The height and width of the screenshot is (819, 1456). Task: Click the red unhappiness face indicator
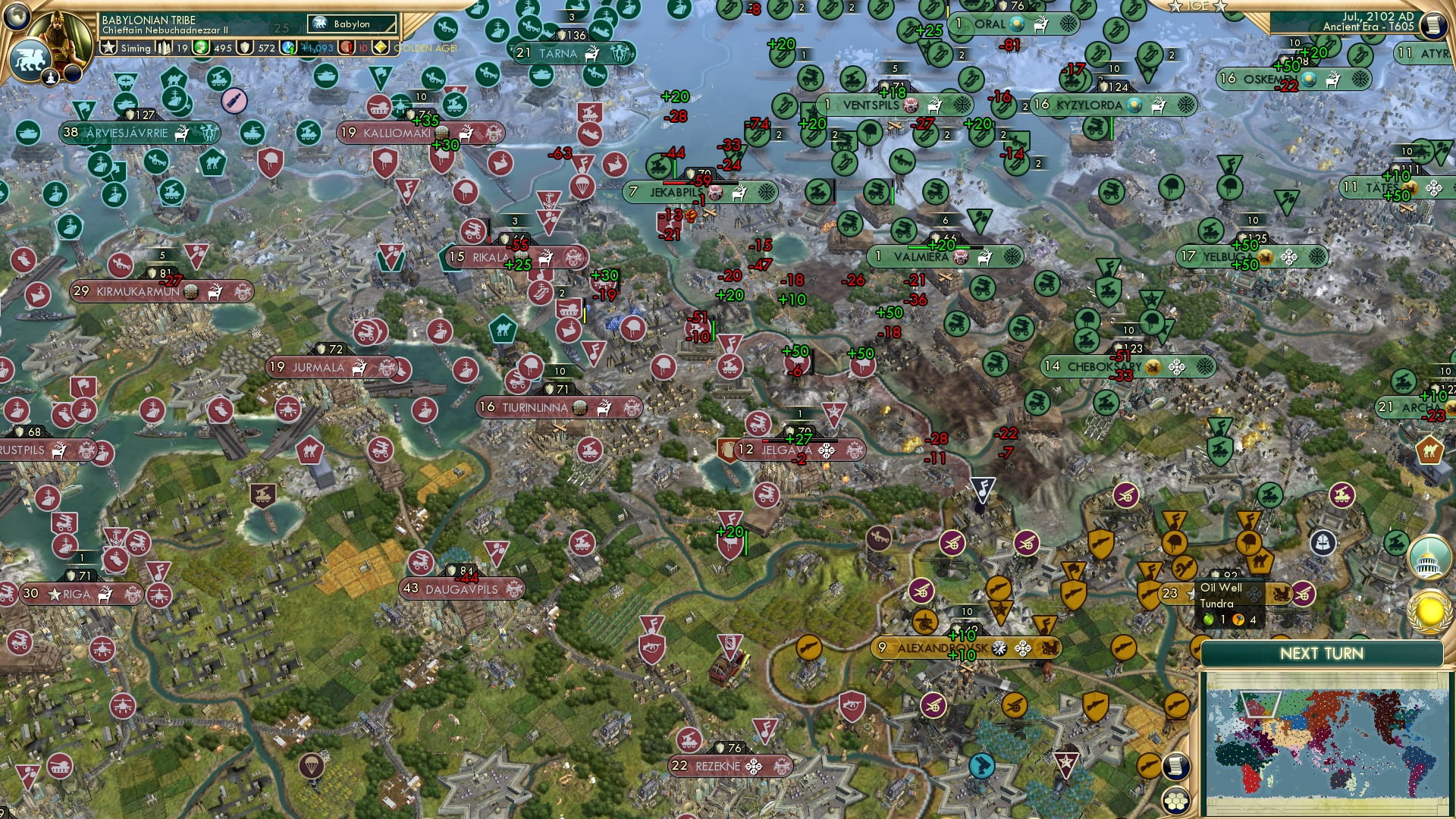[346, 48]
